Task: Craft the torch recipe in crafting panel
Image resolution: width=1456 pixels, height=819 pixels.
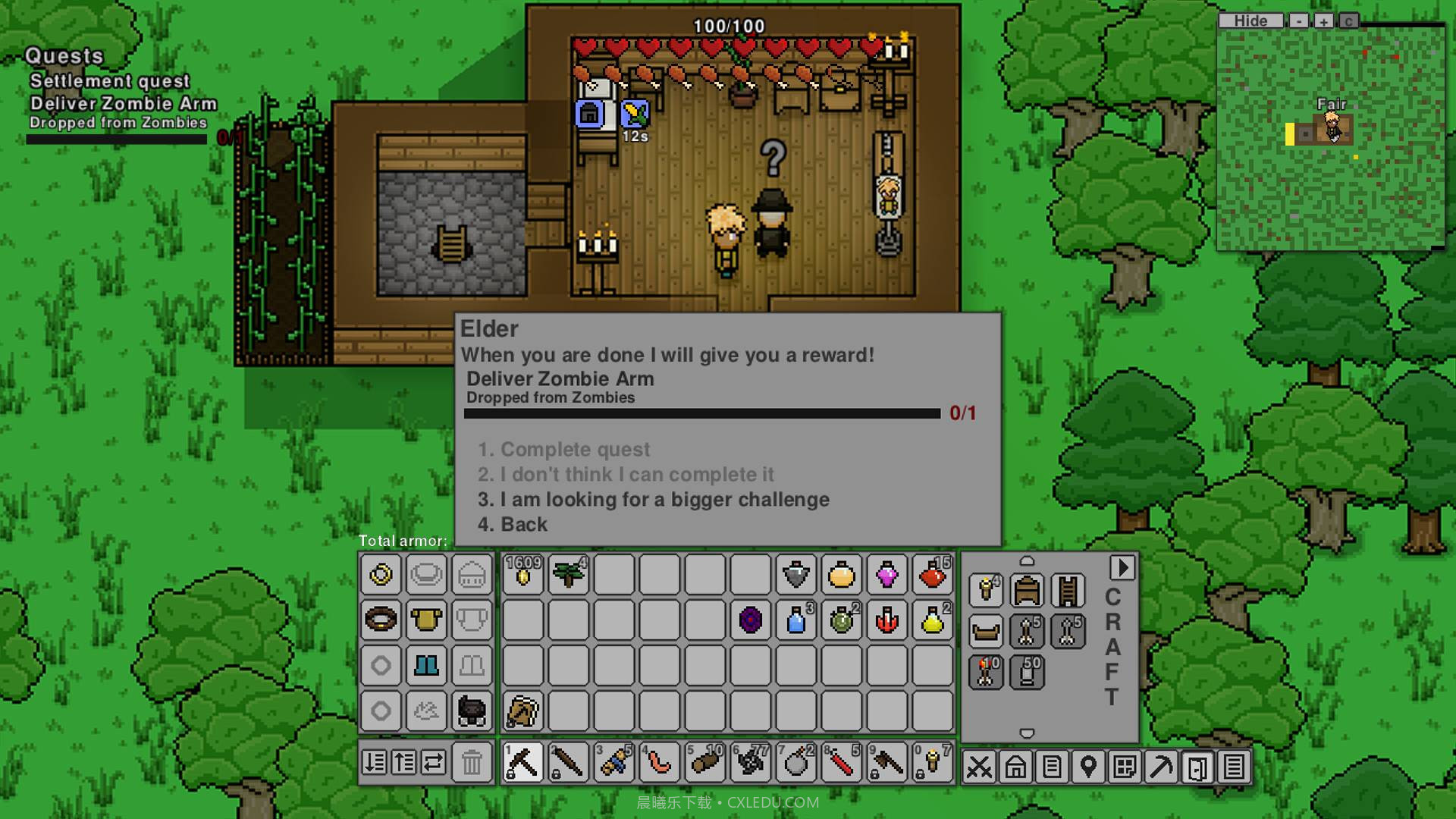Action: tap(986, 591)
